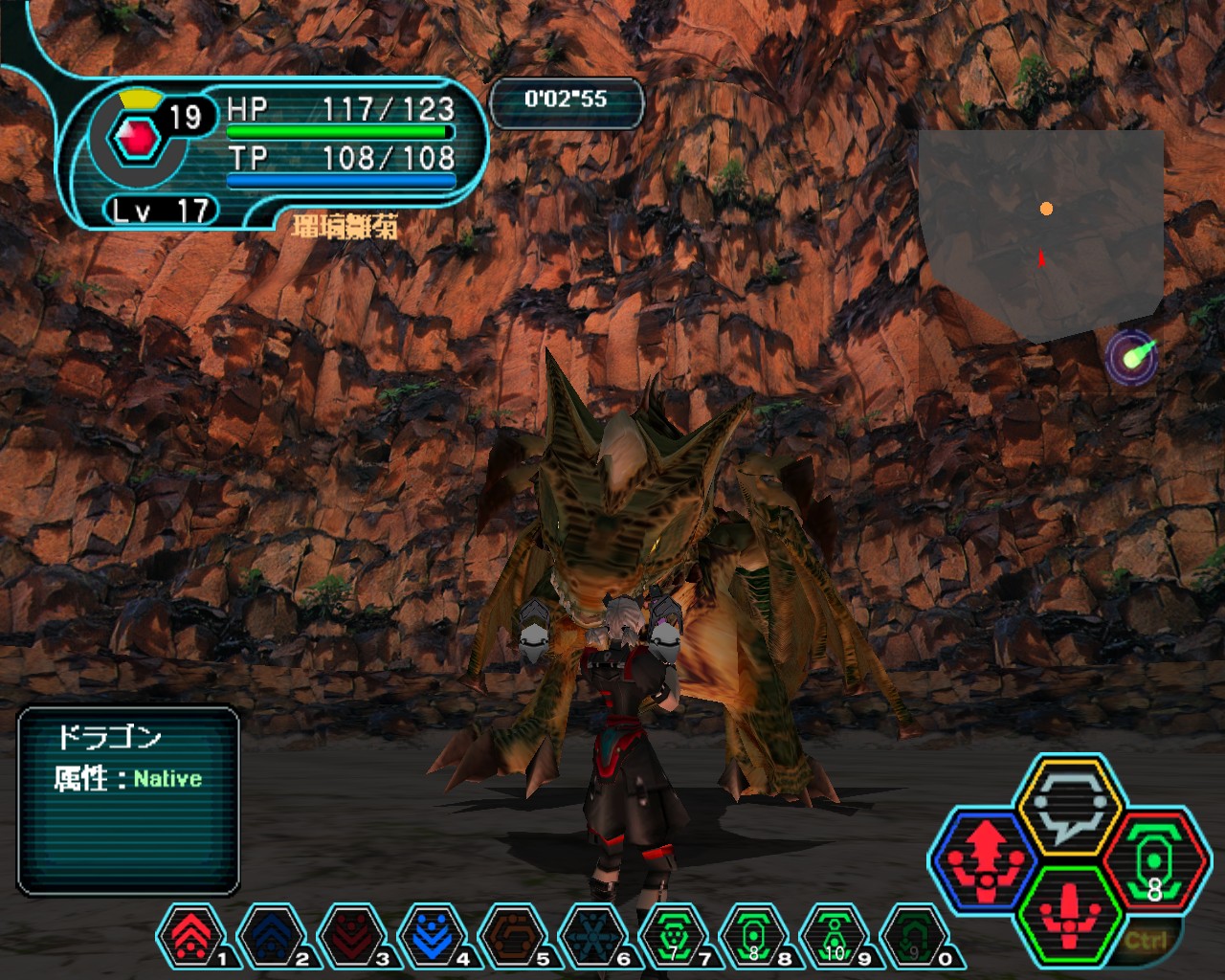Activate the green-bordered red sword action
Screen dimensions: 1225x980
[1069, 914]
